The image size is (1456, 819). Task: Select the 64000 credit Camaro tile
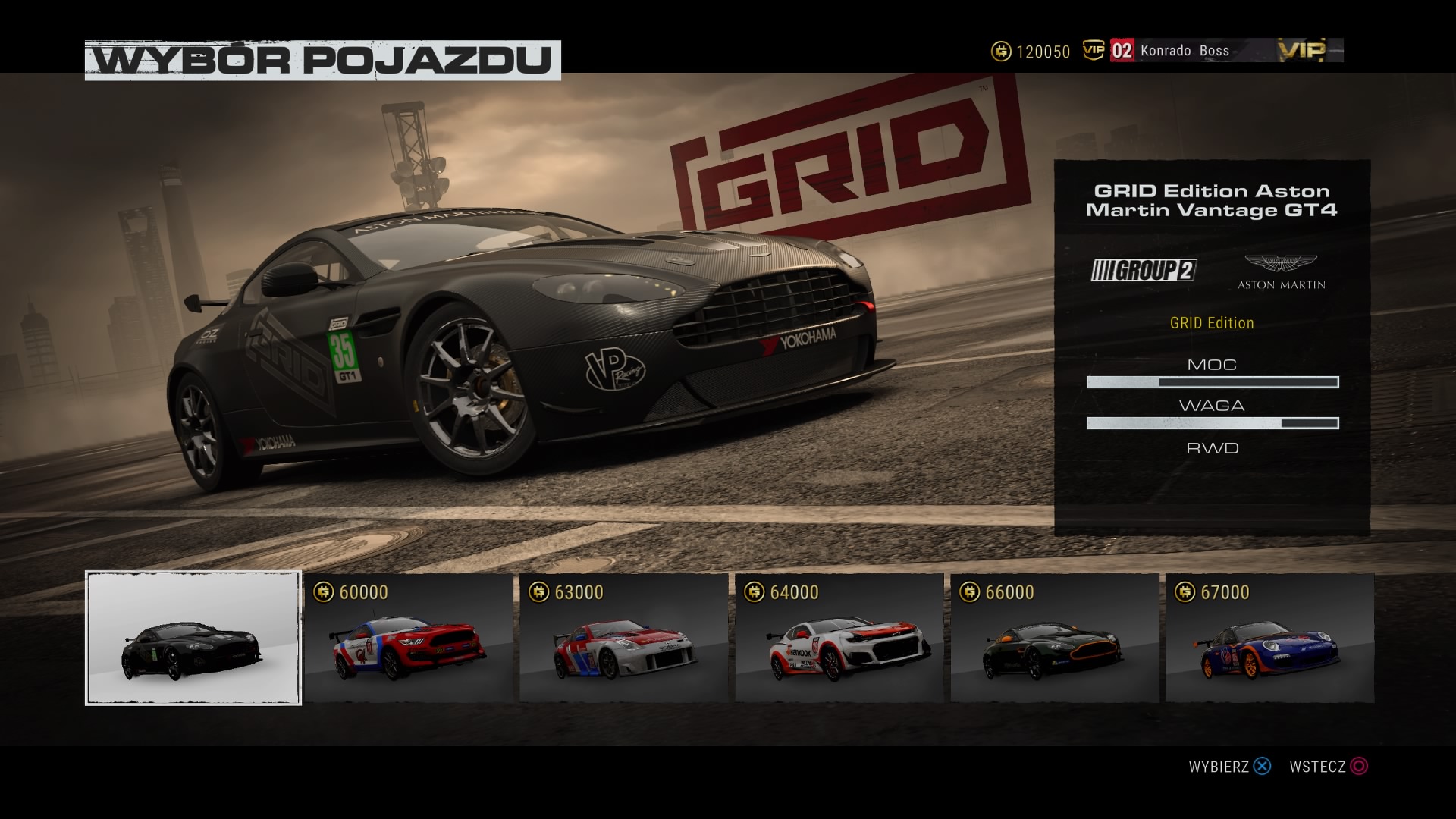pyautogui.click(x=839, y=638)
